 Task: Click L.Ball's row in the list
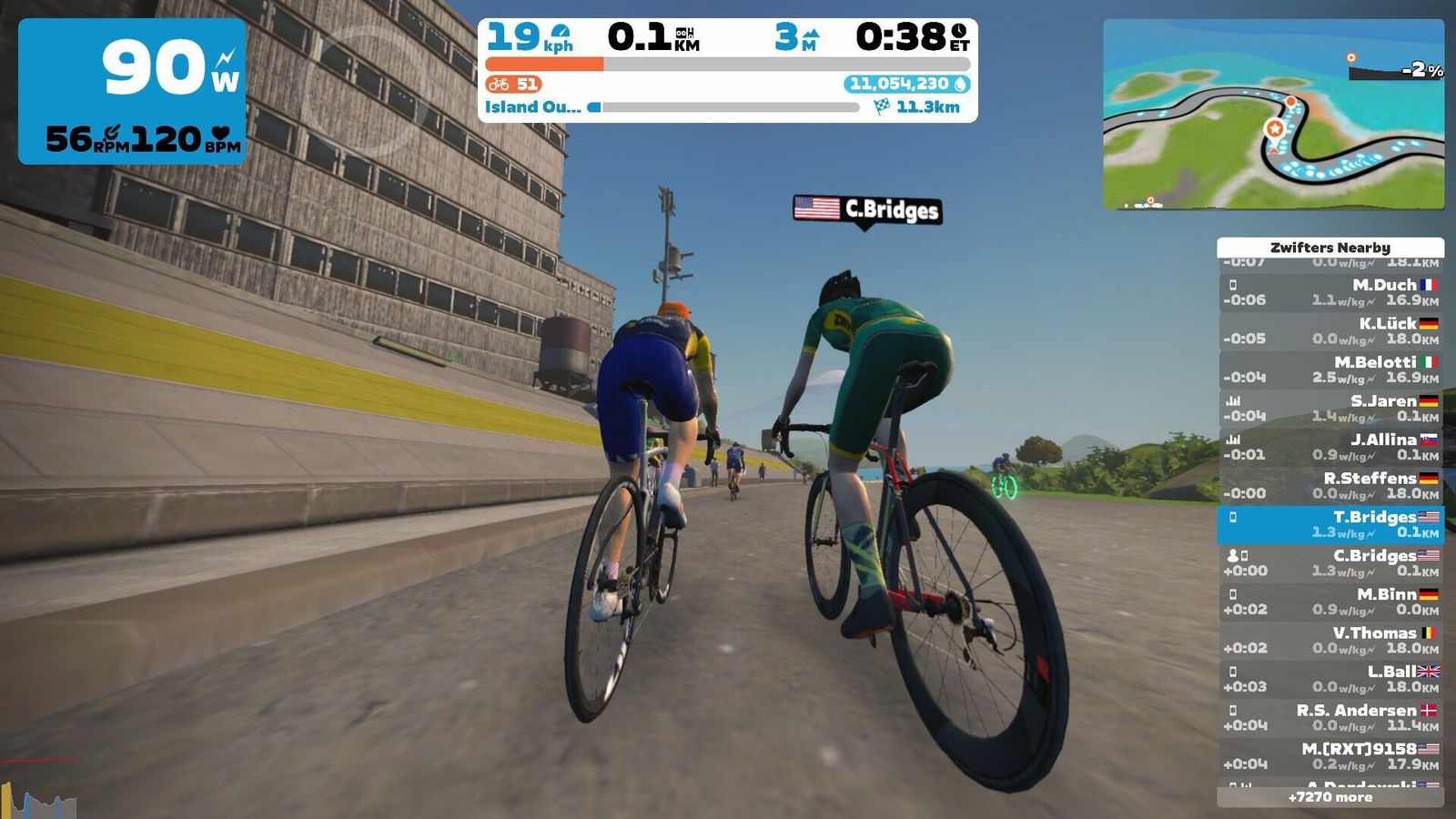1330,679
